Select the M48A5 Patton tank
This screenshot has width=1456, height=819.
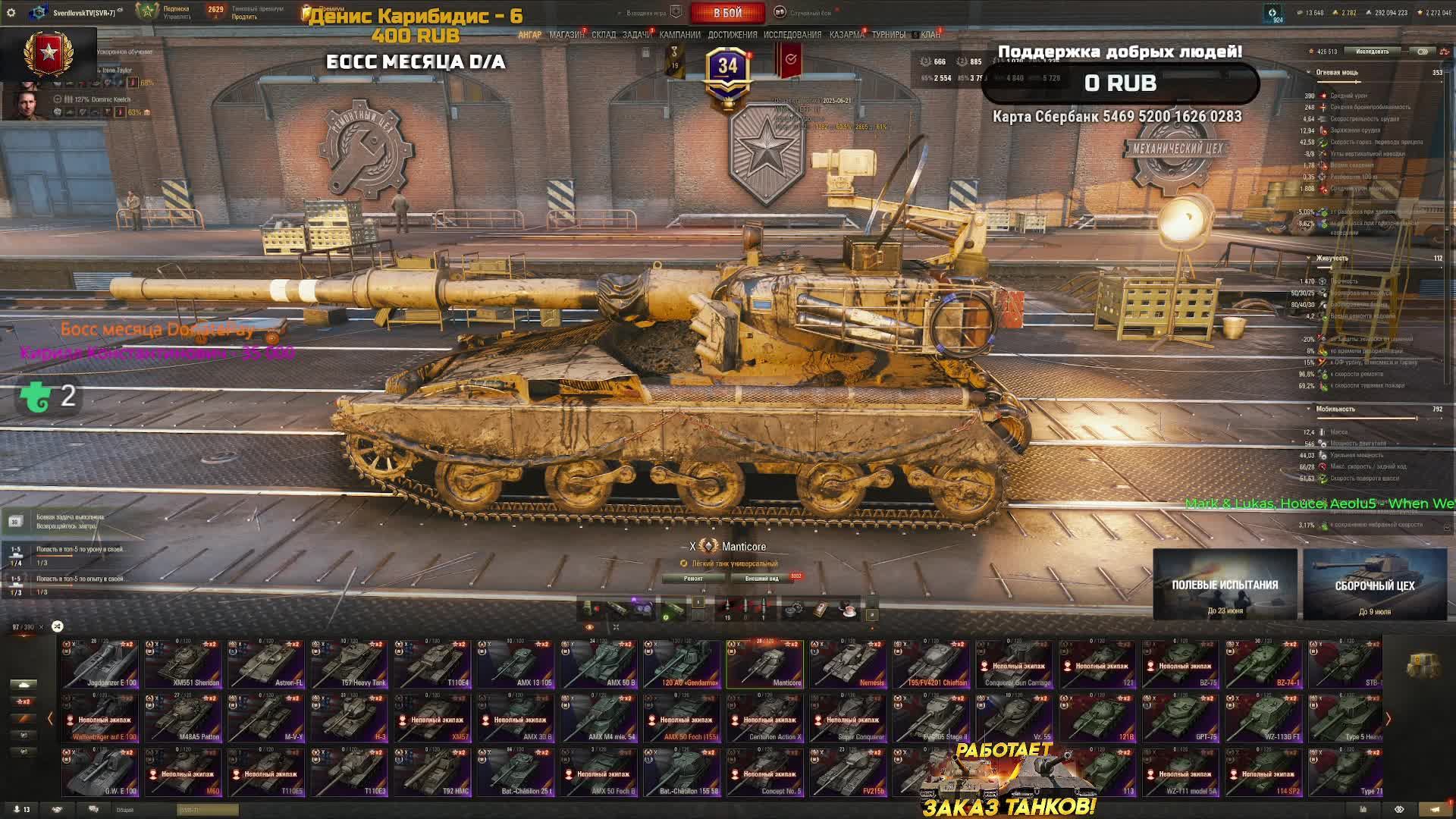click(184, 718)
